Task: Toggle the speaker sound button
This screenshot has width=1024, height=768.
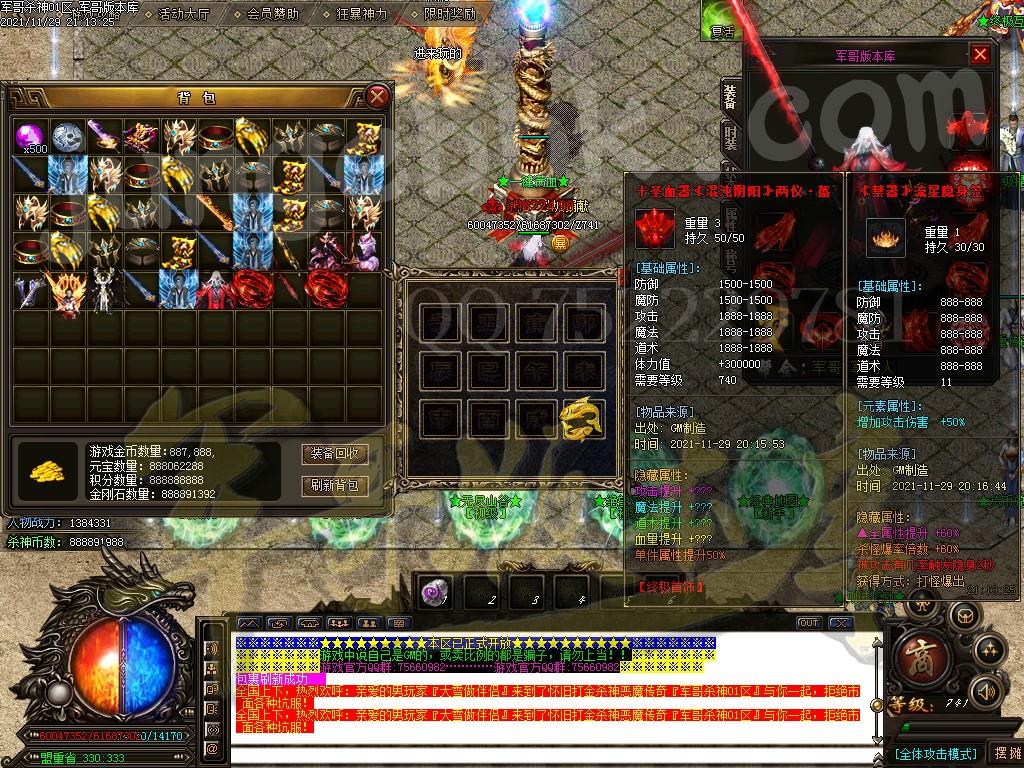Action: pyautogui.click(x=986, y=690)
